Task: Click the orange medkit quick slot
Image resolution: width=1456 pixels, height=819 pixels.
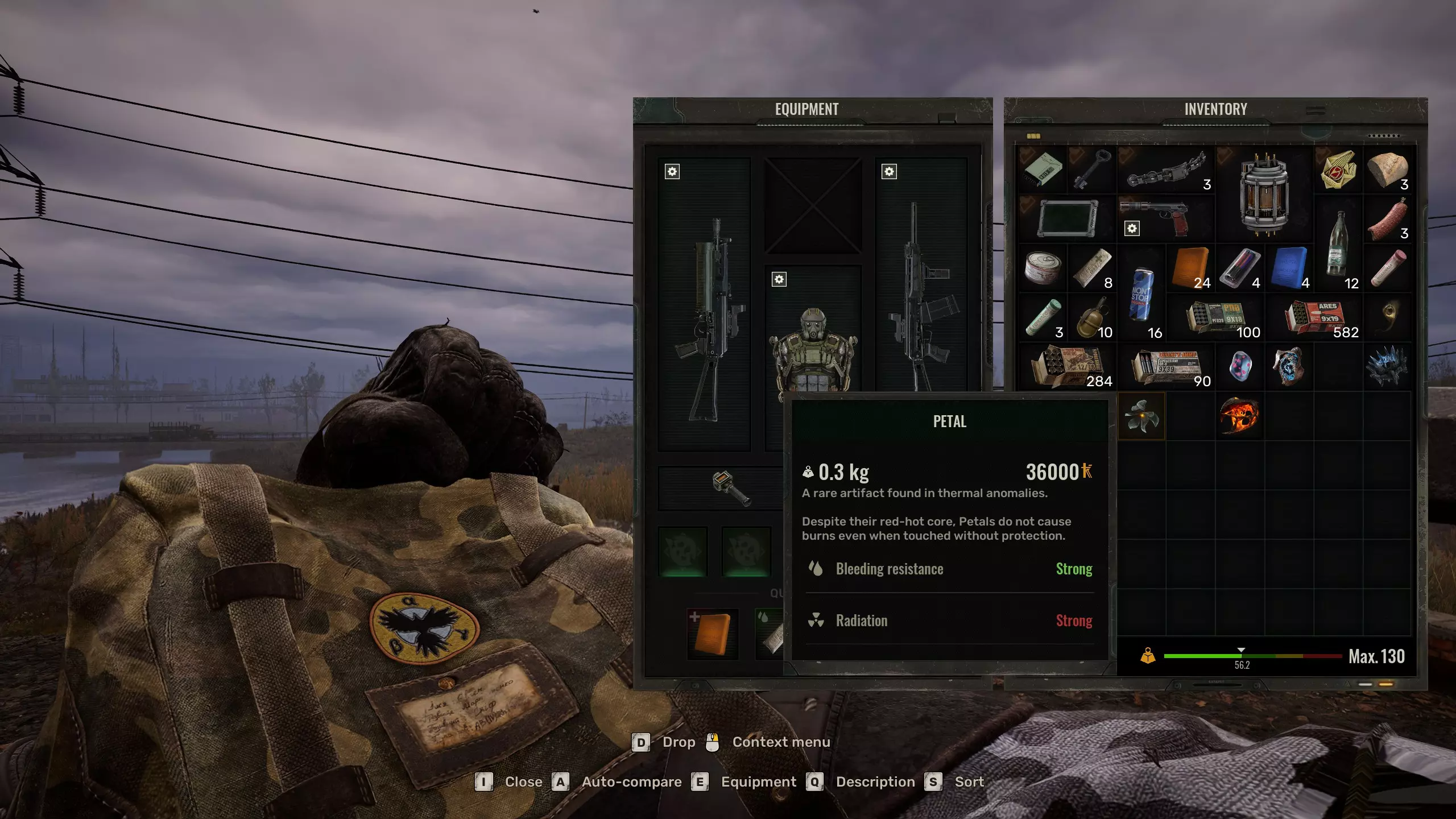Action: coord(712,634)
